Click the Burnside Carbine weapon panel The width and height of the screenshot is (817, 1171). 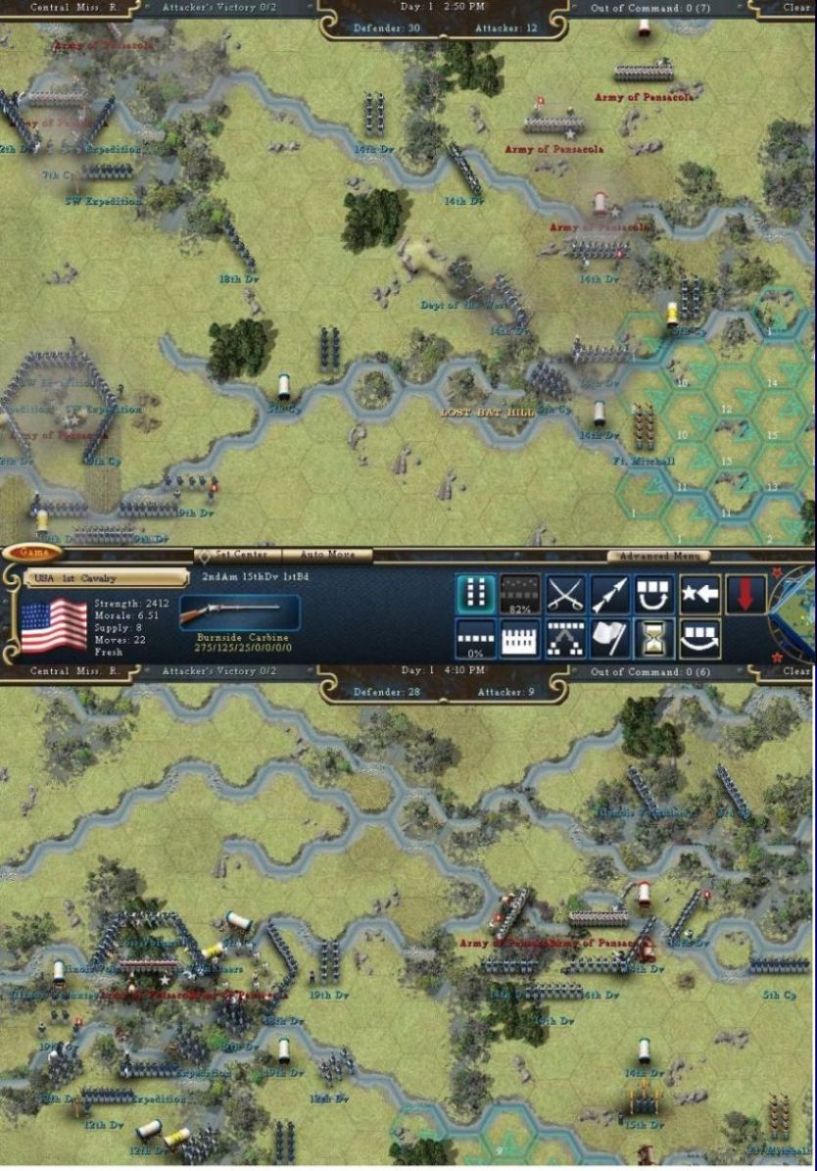coord(238,614)
